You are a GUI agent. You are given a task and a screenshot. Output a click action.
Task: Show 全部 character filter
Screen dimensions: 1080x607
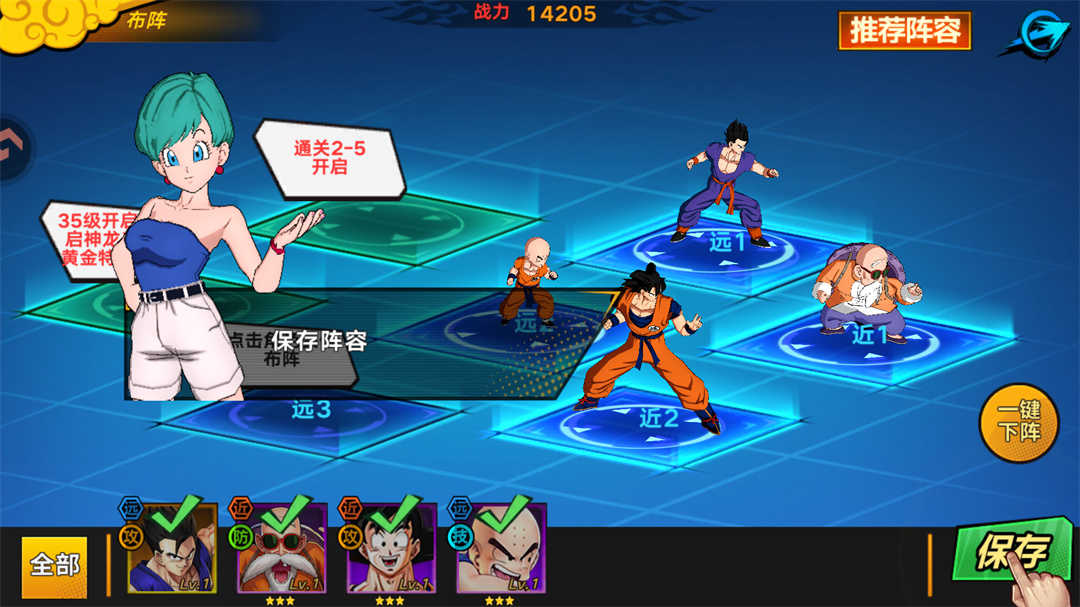55,564
